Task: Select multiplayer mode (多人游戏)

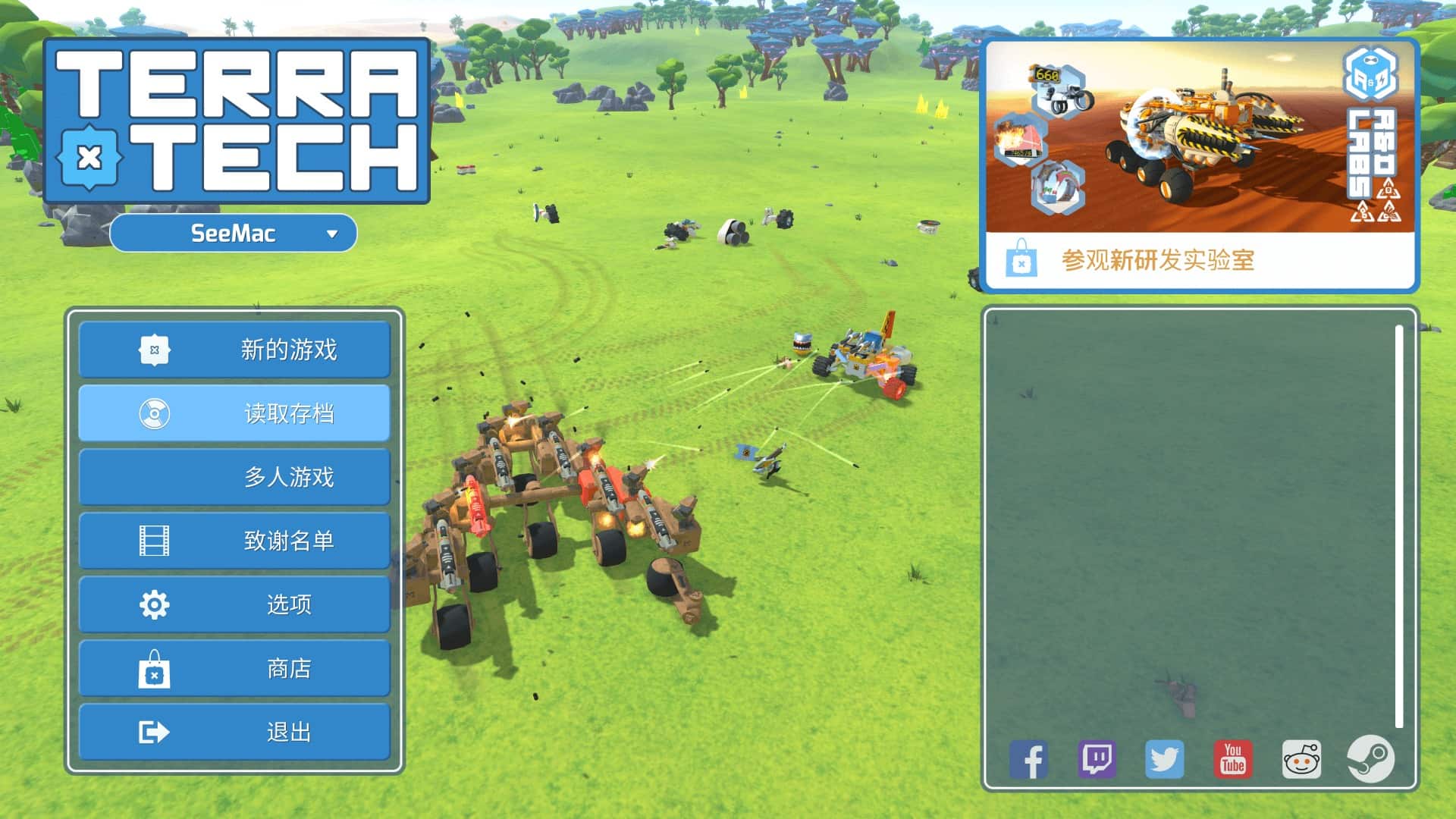Action: [234, 477]
